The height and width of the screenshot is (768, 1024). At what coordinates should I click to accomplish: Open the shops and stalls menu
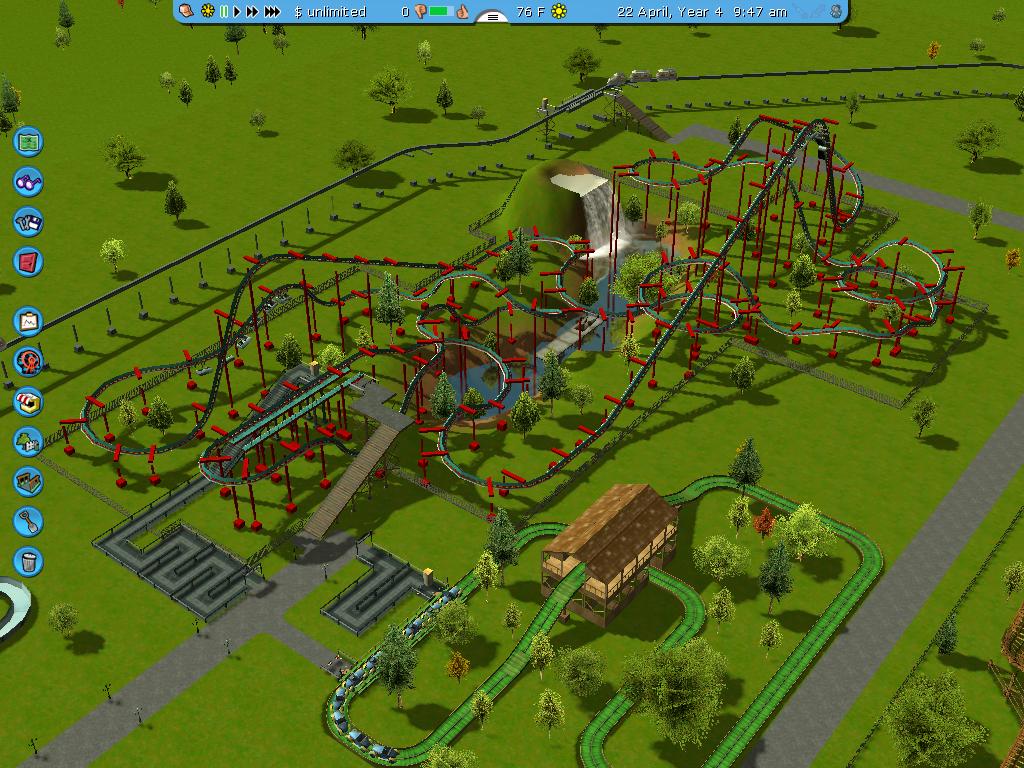pyautogui.click(x=28, y=401)
